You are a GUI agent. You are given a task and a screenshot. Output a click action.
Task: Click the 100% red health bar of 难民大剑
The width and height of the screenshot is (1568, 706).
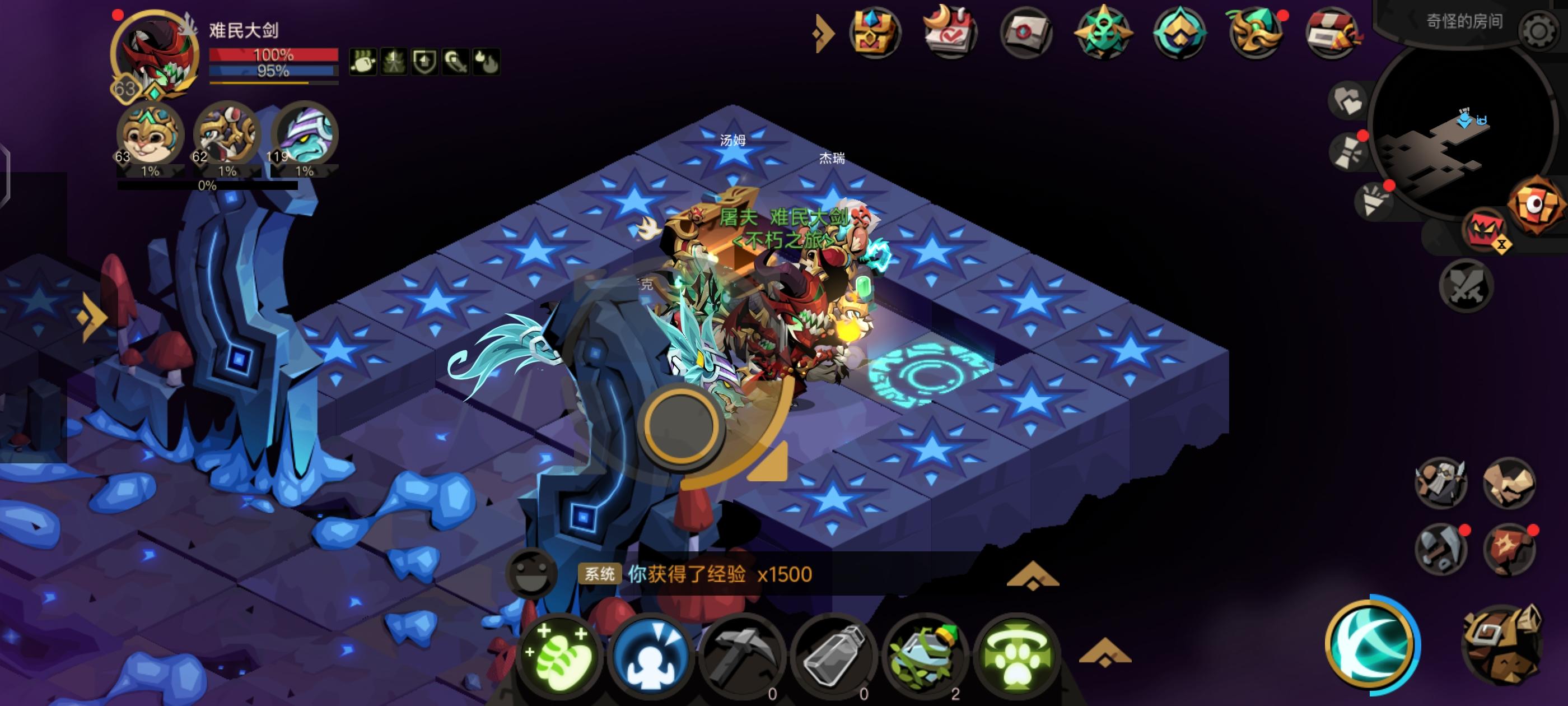pos(274,55)
